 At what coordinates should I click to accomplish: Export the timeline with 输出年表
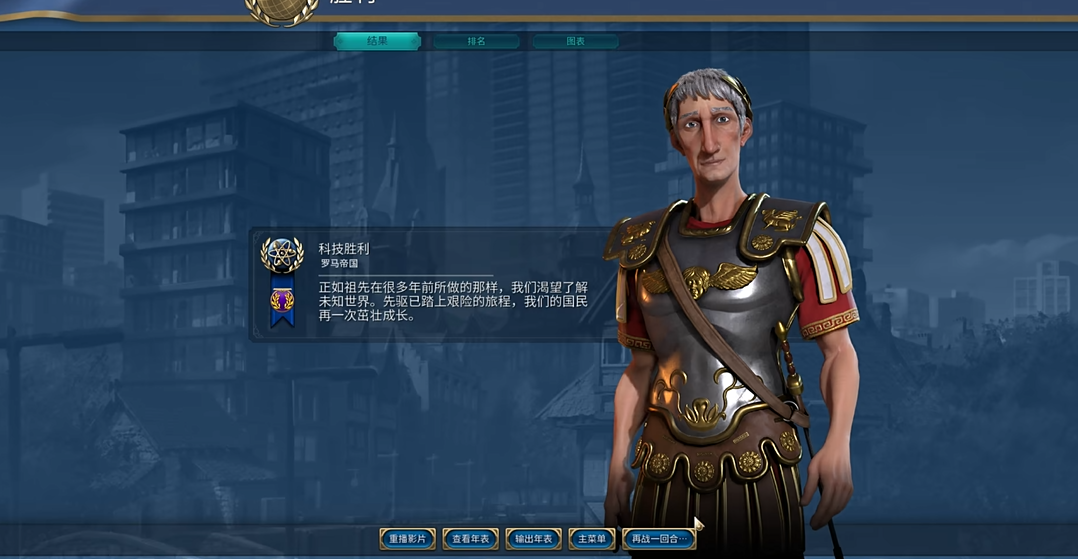tap(533, 539)
